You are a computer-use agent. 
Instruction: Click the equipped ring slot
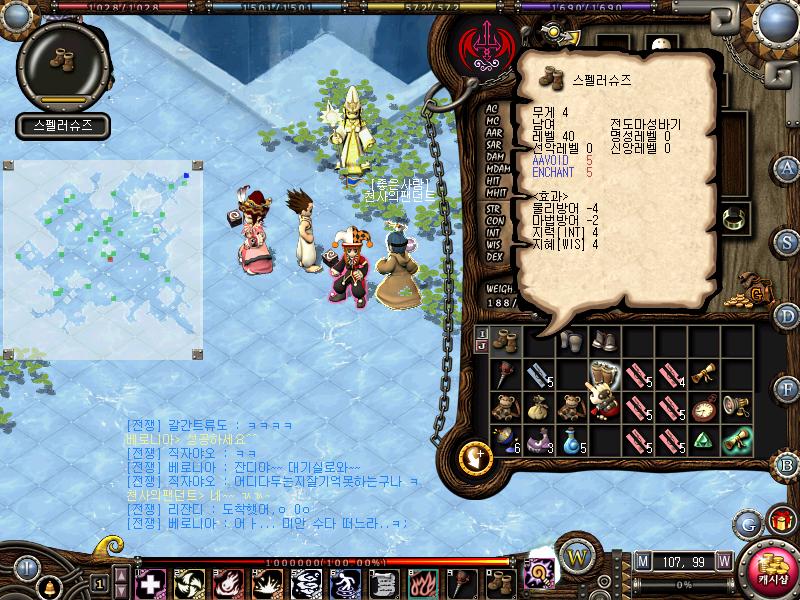tap(735, 216)
